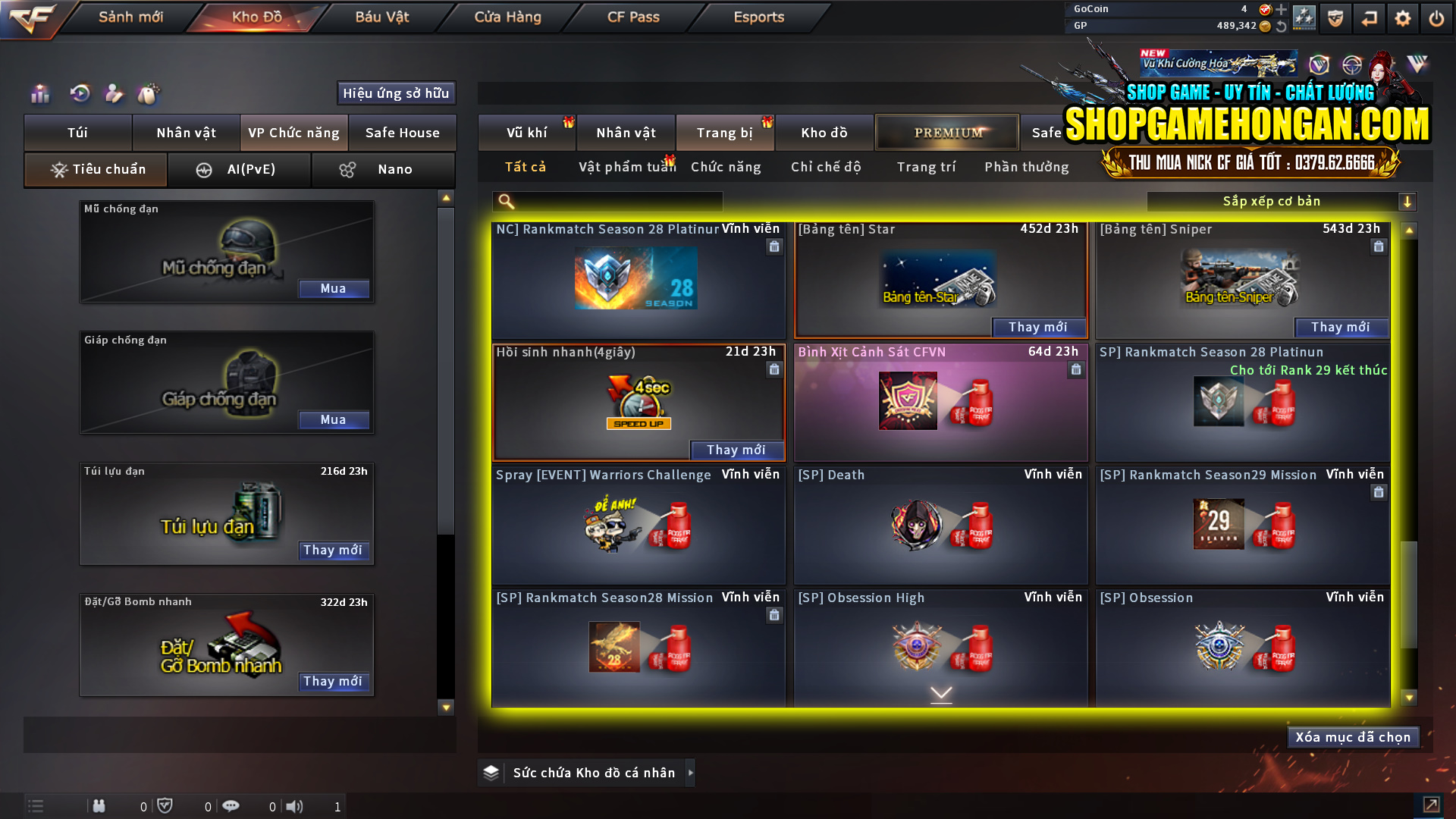
Task: Expand the [SP] Obsession High item details chevron
Action: 941,692
